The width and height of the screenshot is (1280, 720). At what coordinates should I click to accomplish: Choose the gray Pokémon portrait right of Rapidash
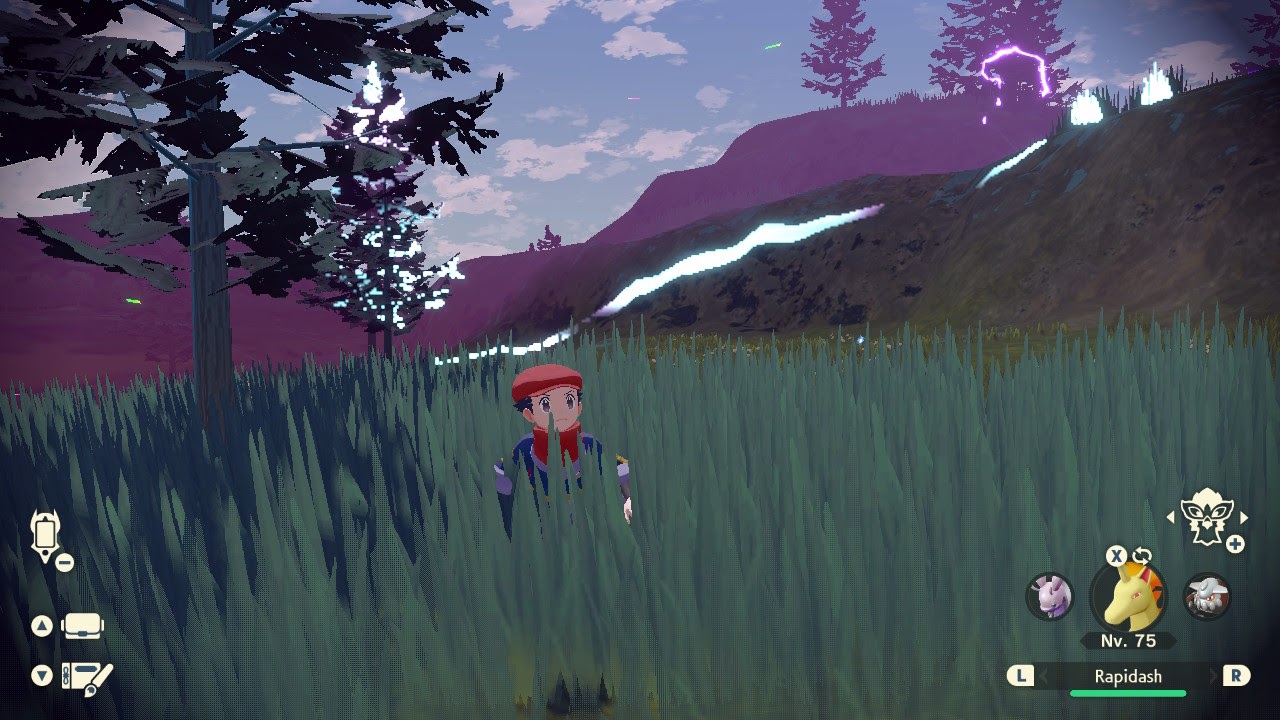[x=1206, y=596]
